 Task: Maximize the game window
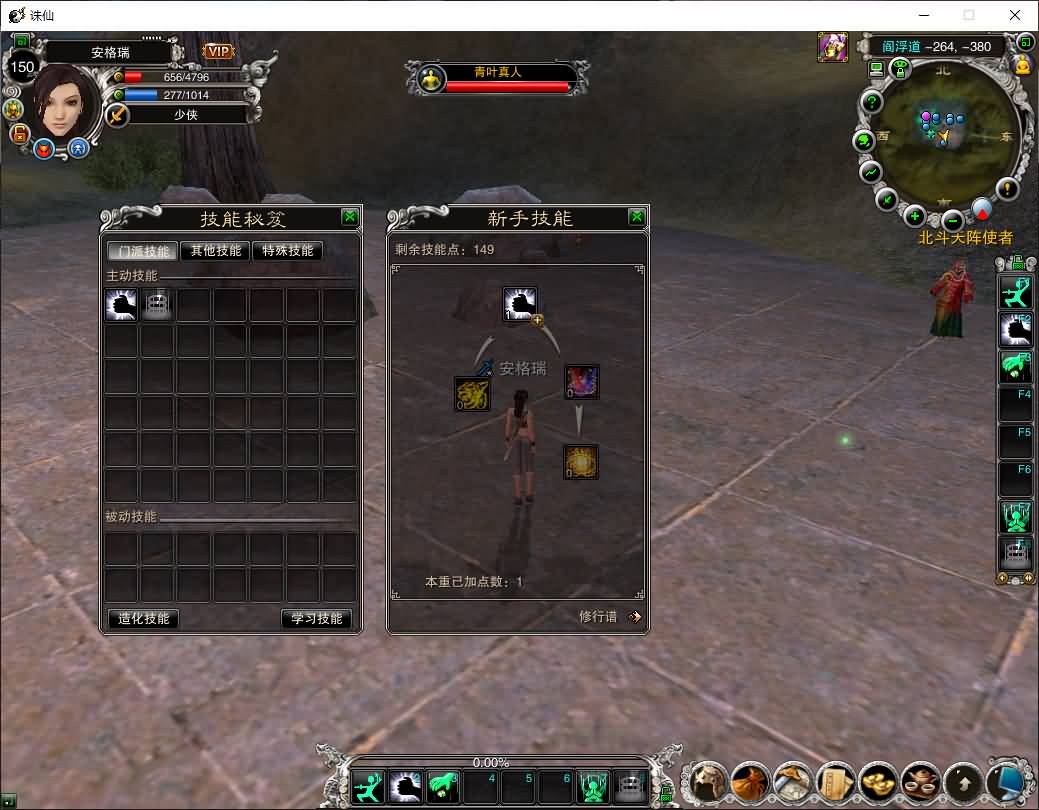(968, 15)
